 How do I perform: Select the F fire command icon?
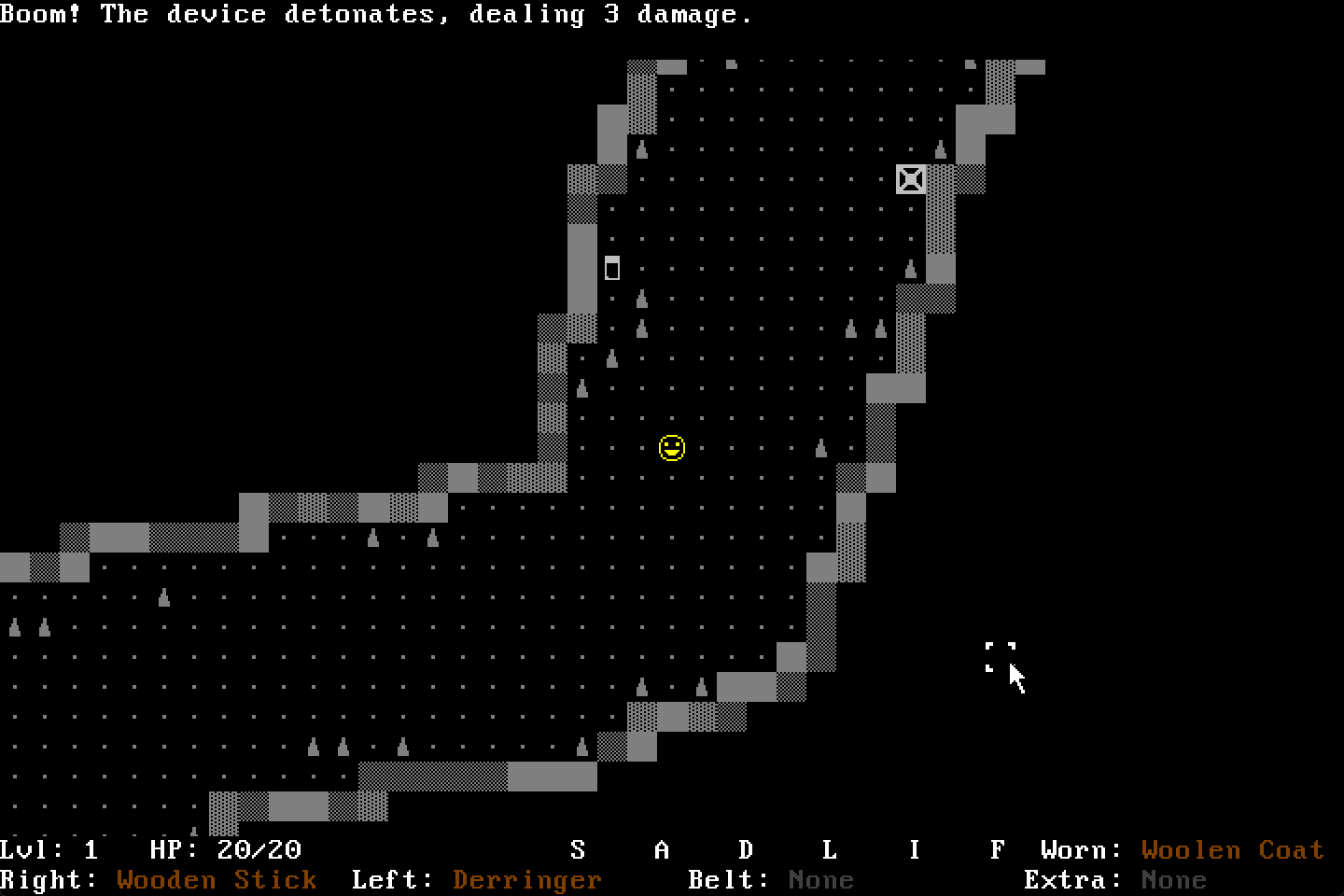[998, 850]
